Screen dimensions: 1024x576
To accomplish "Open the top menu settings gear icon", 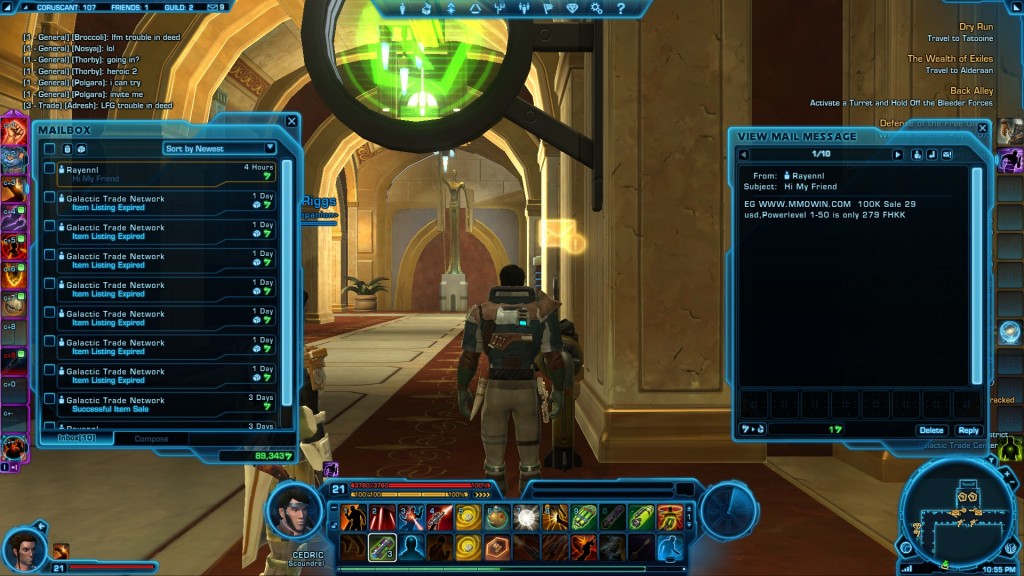I will tap(596, 8).
